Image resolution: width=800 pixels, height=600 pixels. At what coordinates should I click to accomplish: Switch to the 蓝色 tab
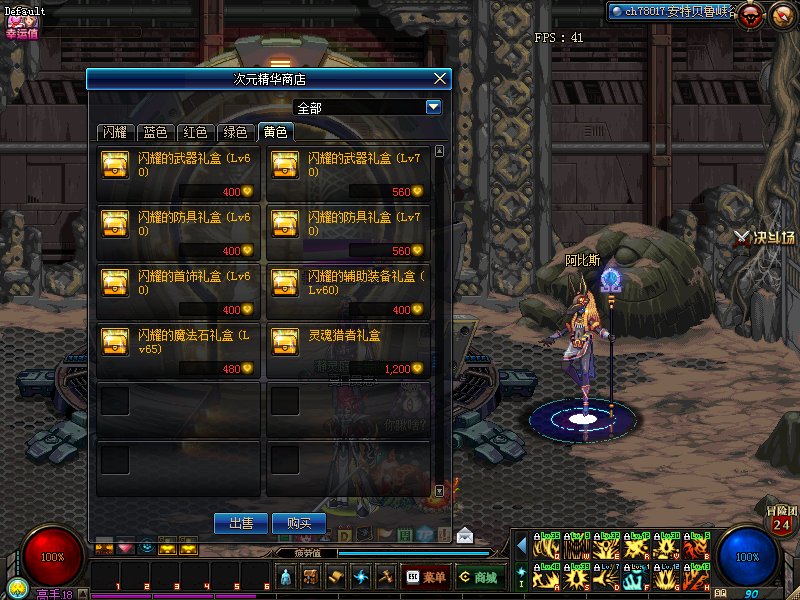(x=155, y=132)
